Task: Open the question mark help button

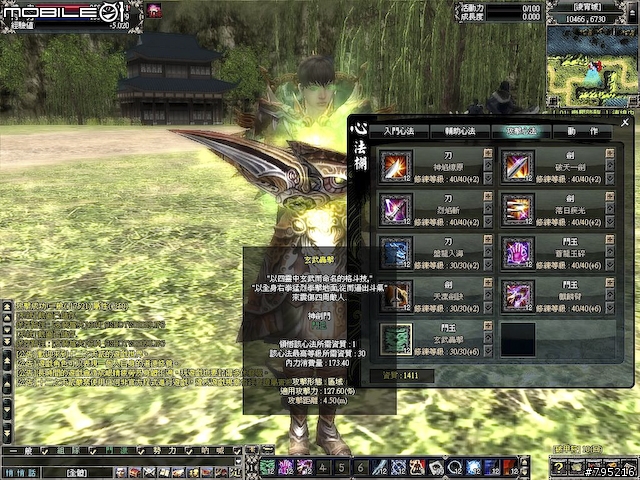Action: coord(558,468)
